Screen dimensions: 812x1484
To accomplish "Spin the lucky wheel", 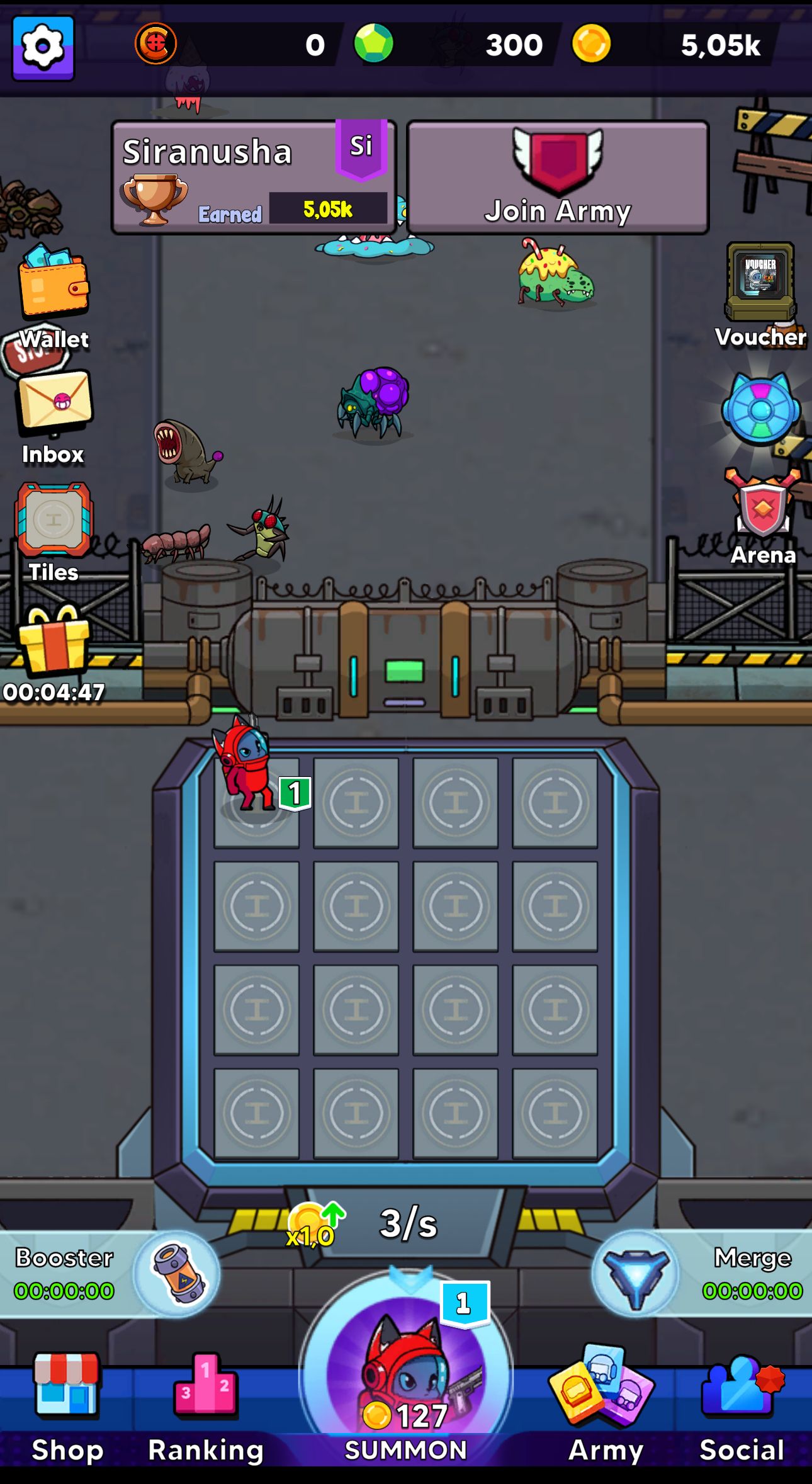I will tap(758, 412).
